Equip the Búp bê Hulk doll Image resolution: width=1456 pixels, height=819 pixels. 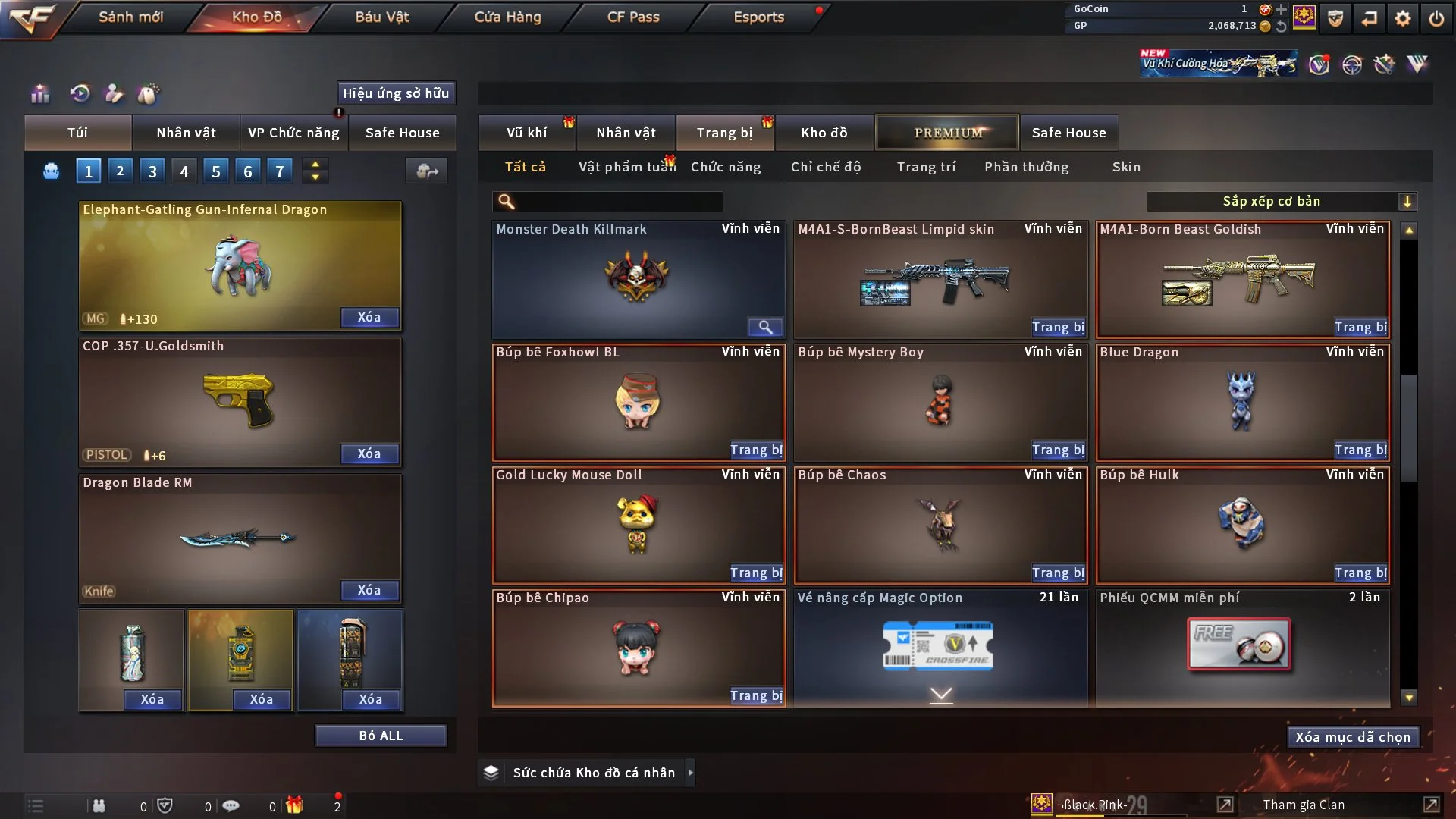click(x=1360, y=573)
